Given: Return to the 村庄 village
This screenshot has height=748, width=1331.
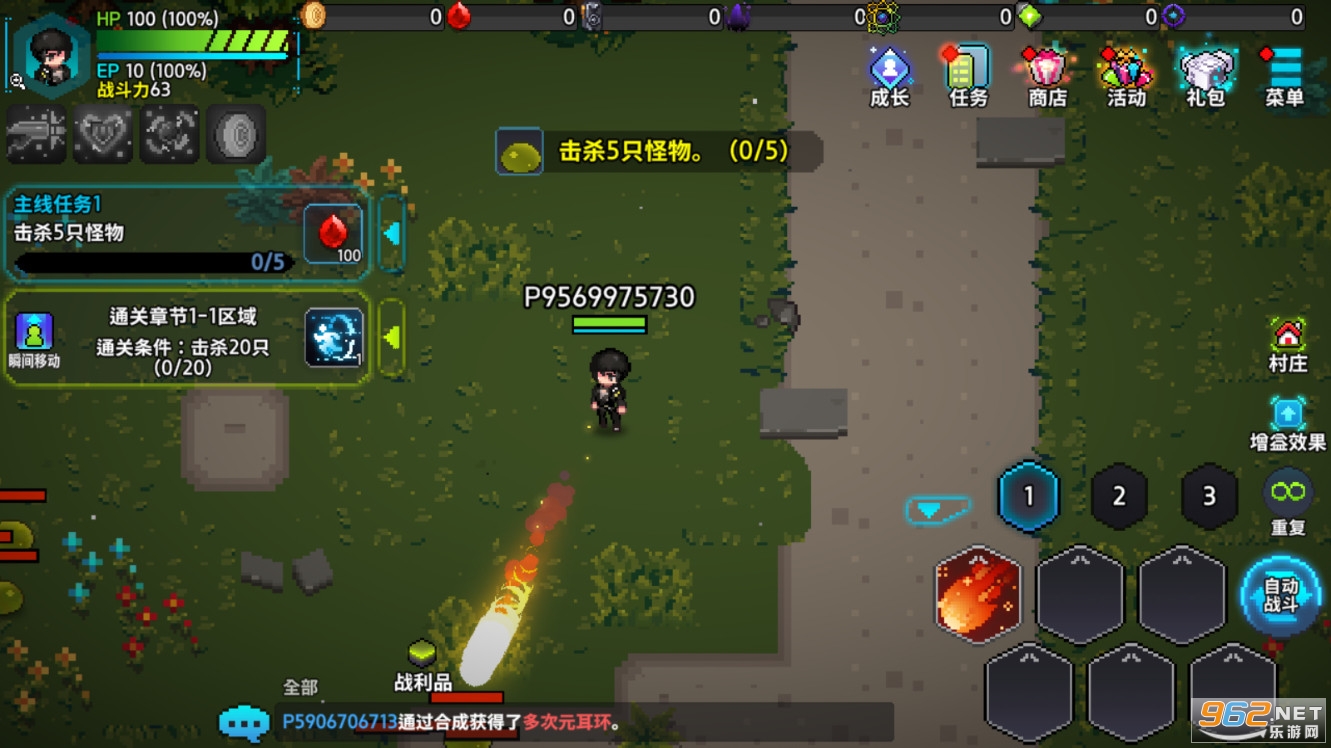Looking at the screenshot, I should point(1288,332).
